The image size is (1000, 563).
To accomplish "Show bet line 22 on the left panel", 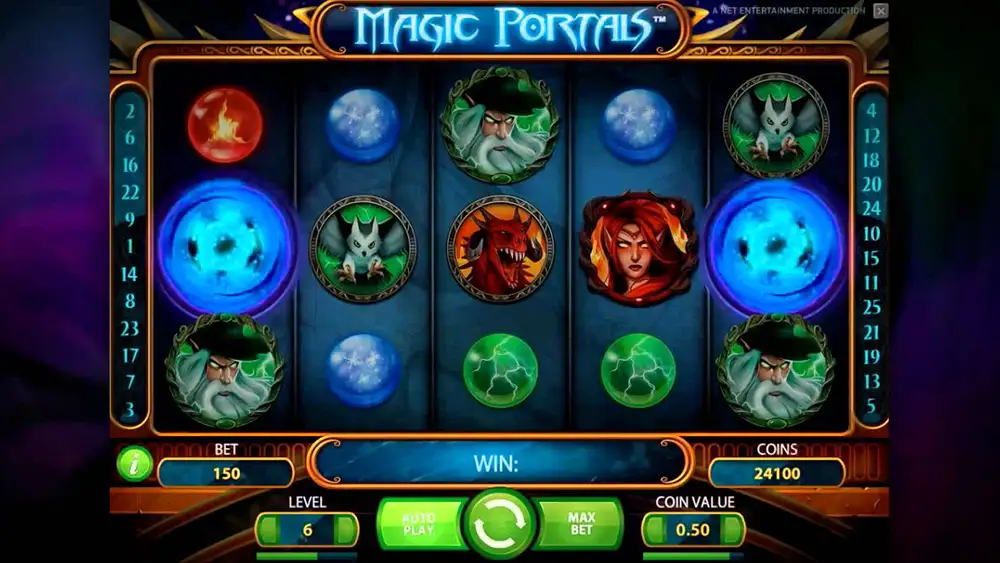I will pyautogui.click(x=130, y=192).
